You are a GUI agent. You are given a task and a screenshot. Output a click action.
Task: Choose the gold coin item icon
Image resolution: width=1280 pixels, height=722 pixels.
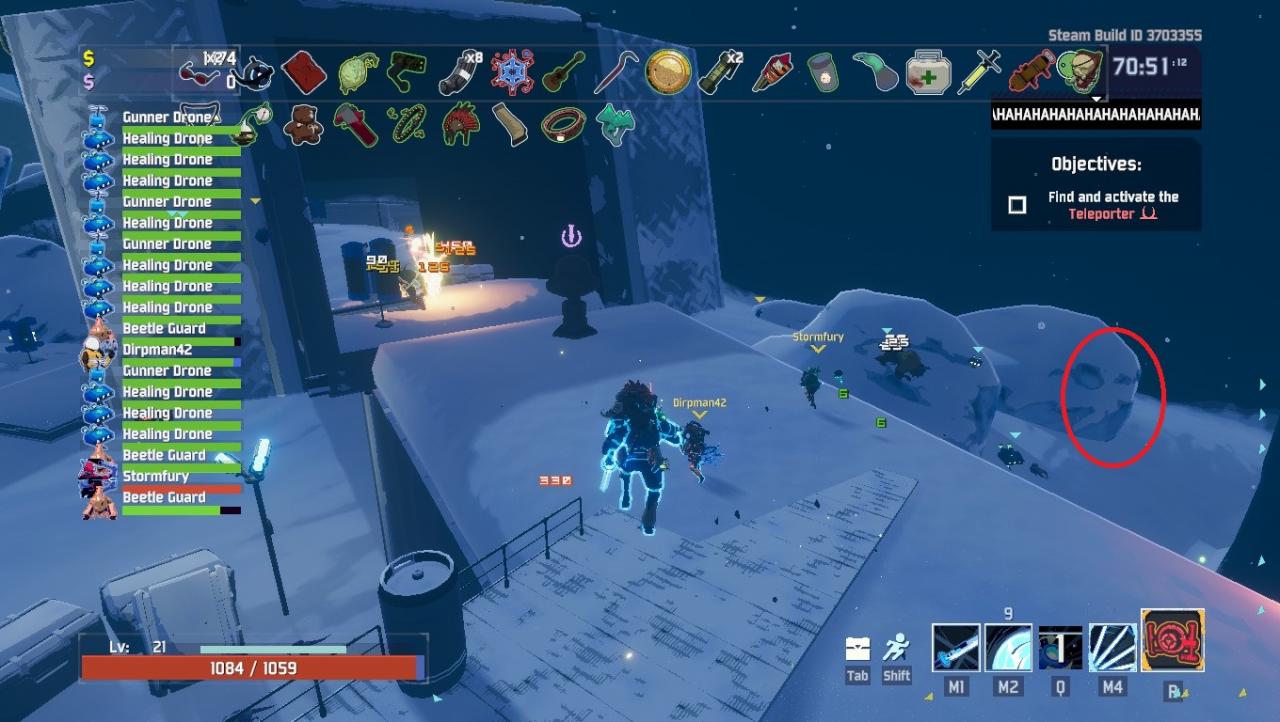coord(668,72)
